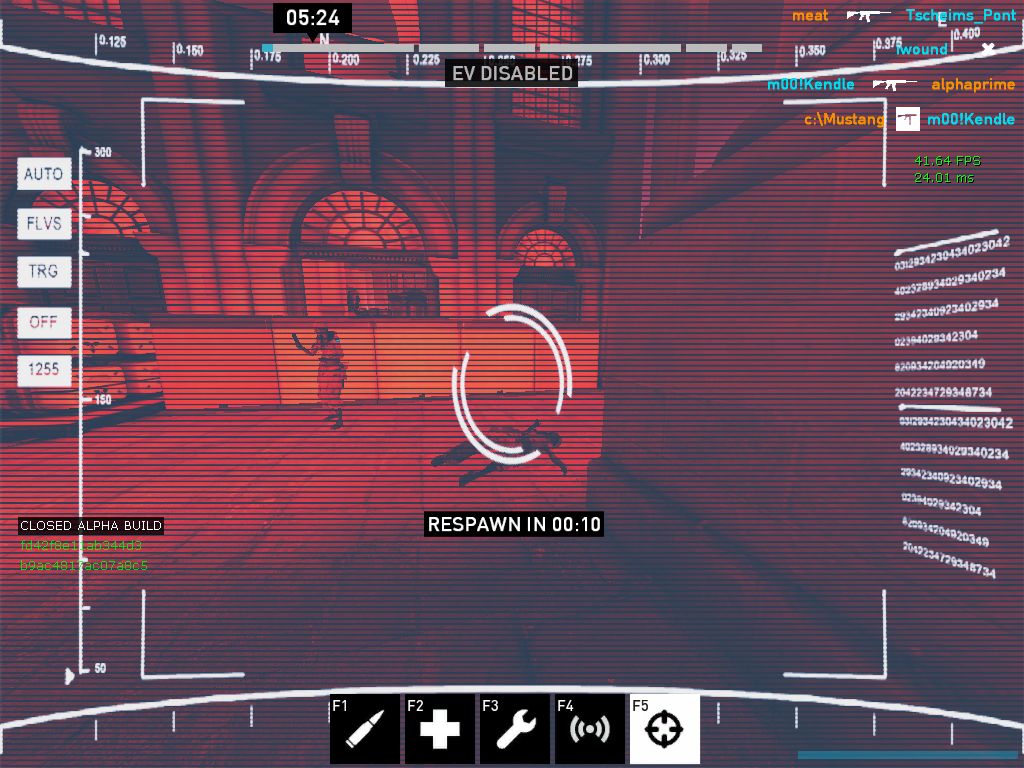Click the FLVS side button
This screenshot has width=1024, height=768.
44,223
